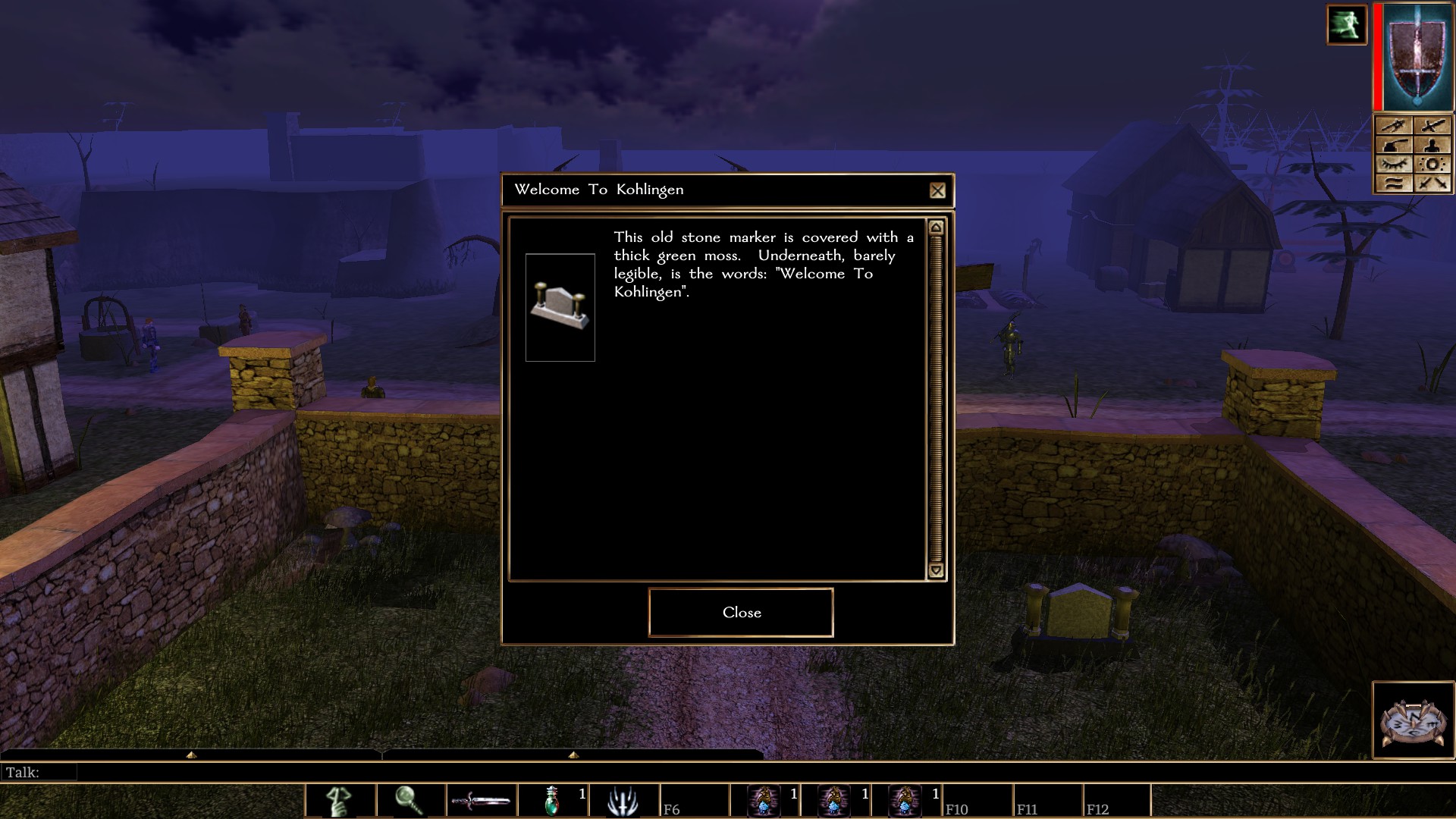The width and height of the screenshot is (1456, 819).
Task: Click the compass icon in the corner
Action: (1413, 721)
